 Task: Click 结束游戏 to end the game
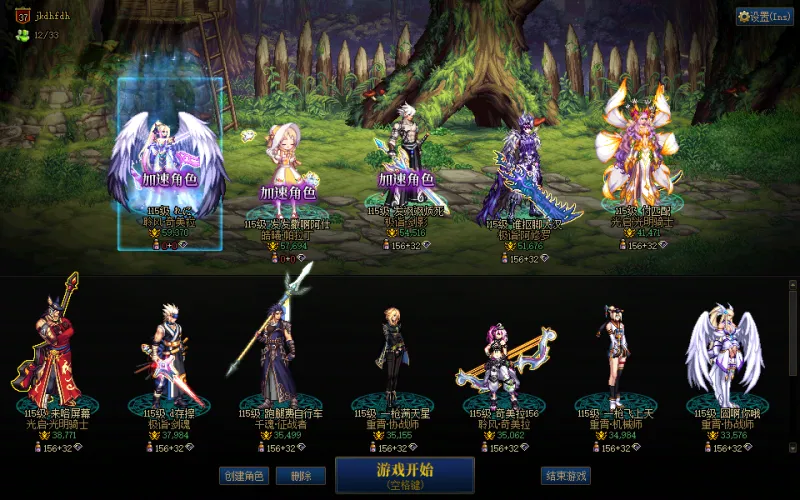click(565, 476)
